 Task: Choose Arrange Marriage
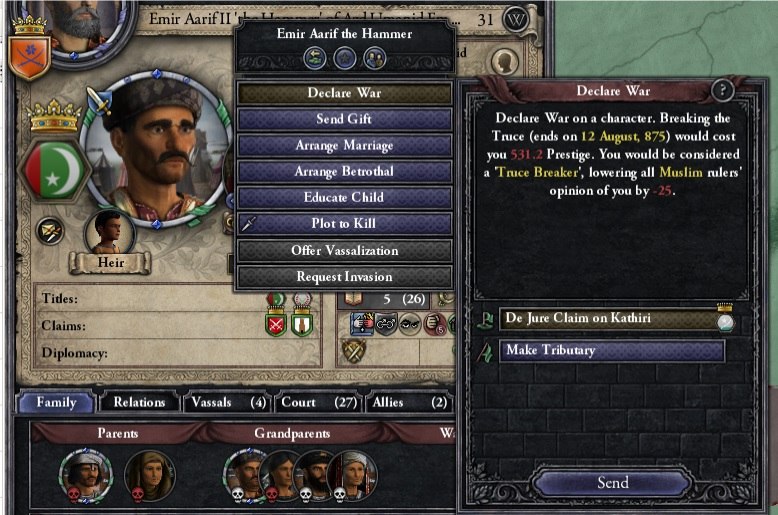[x=343, y=145]
